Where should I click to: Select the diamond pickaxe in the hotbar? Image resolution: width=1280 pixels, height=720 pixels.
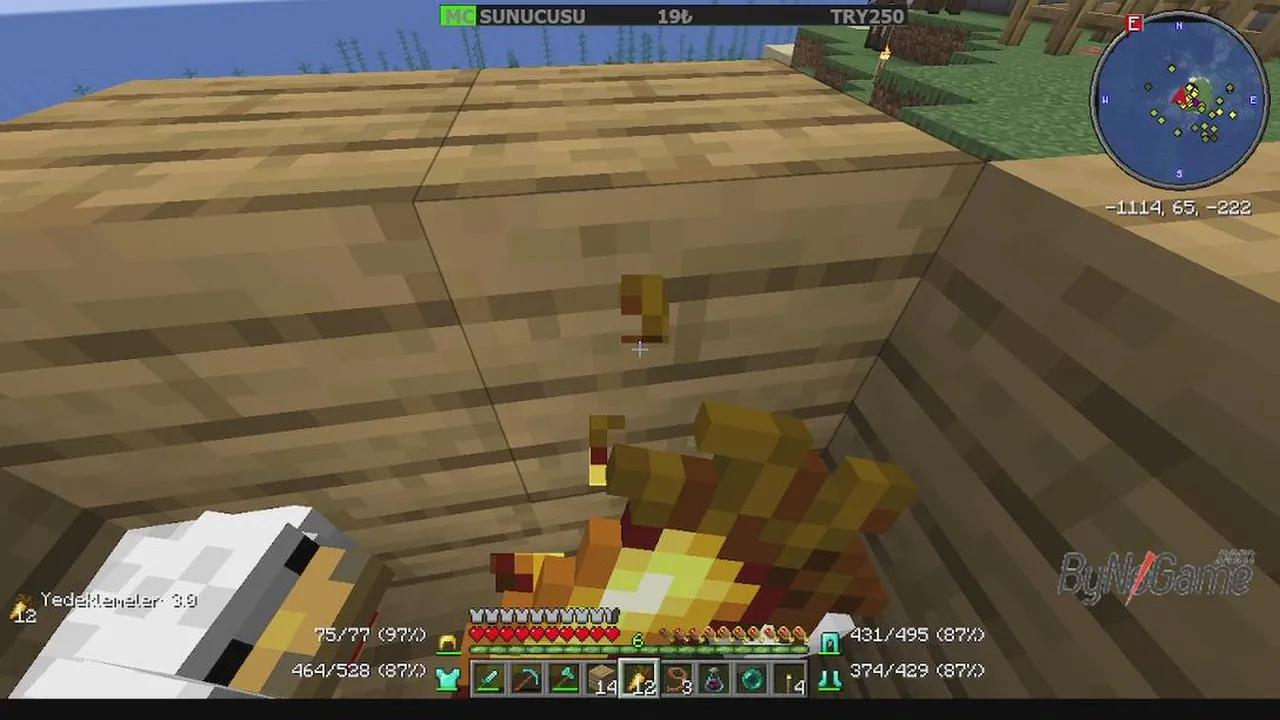(x=525, y=678)
